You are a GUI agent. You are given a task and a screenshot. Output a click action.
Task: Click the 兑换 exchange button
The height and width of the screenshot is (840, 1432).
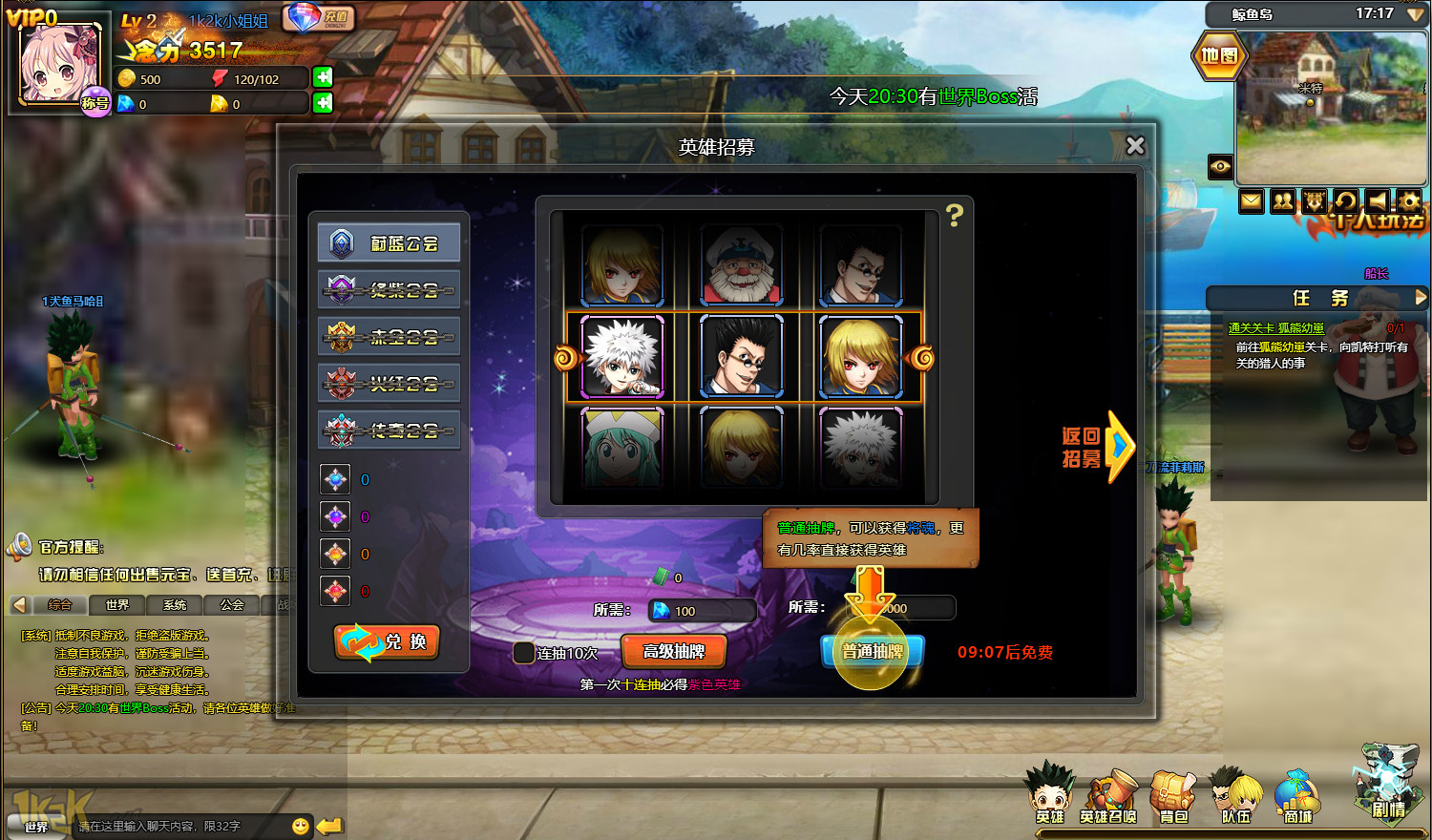(387, 642)
